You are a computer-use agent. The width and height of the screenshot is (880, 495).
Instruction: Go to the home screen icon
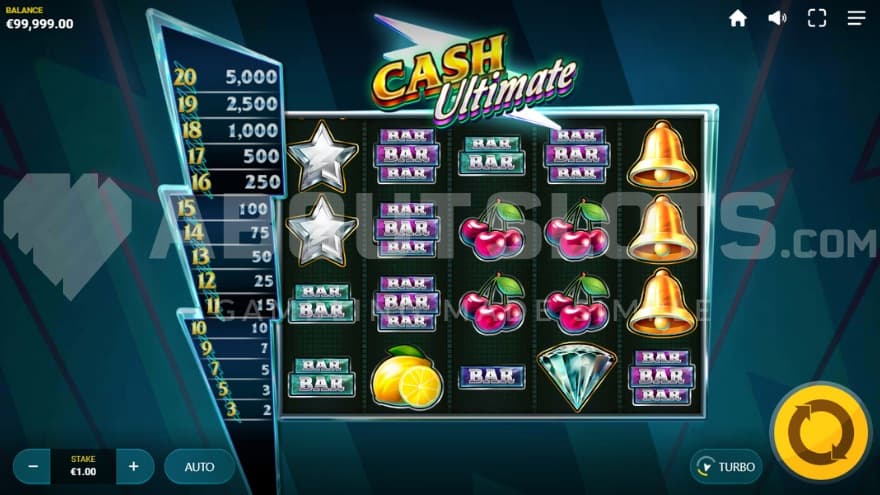click(x=738, y=18)
